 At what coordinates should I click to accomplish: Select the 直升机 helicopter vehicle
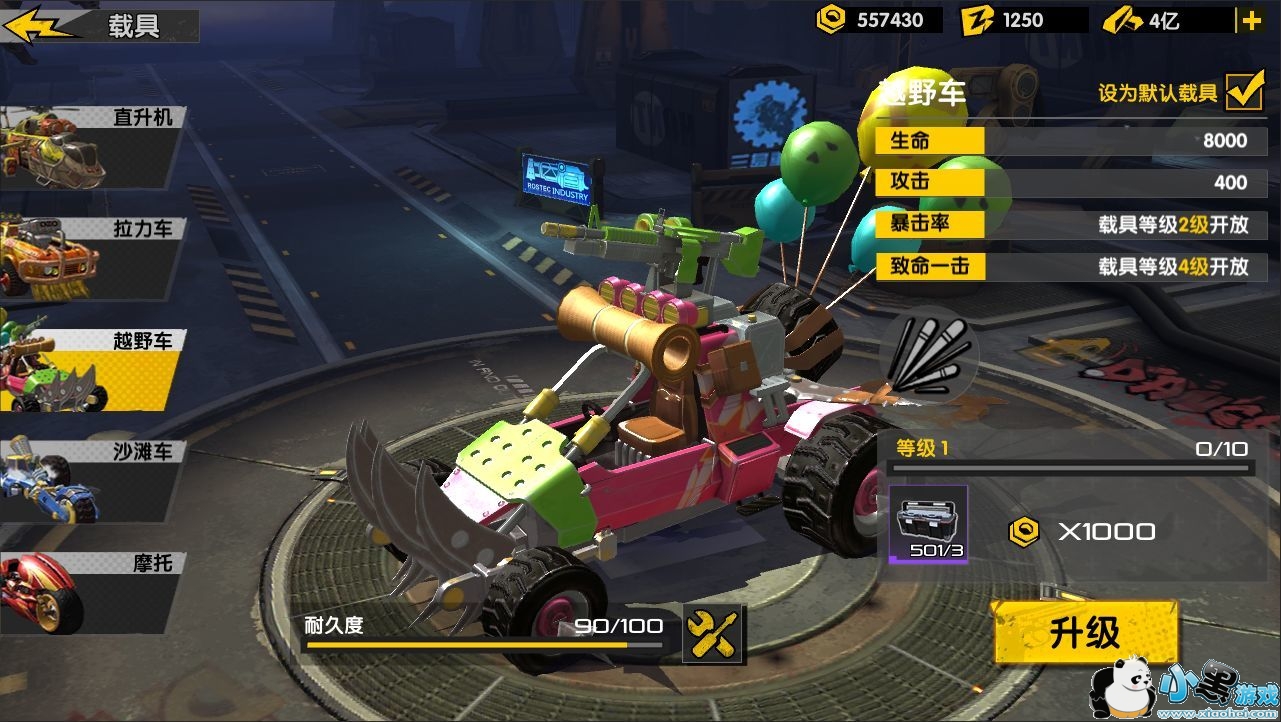90,147
